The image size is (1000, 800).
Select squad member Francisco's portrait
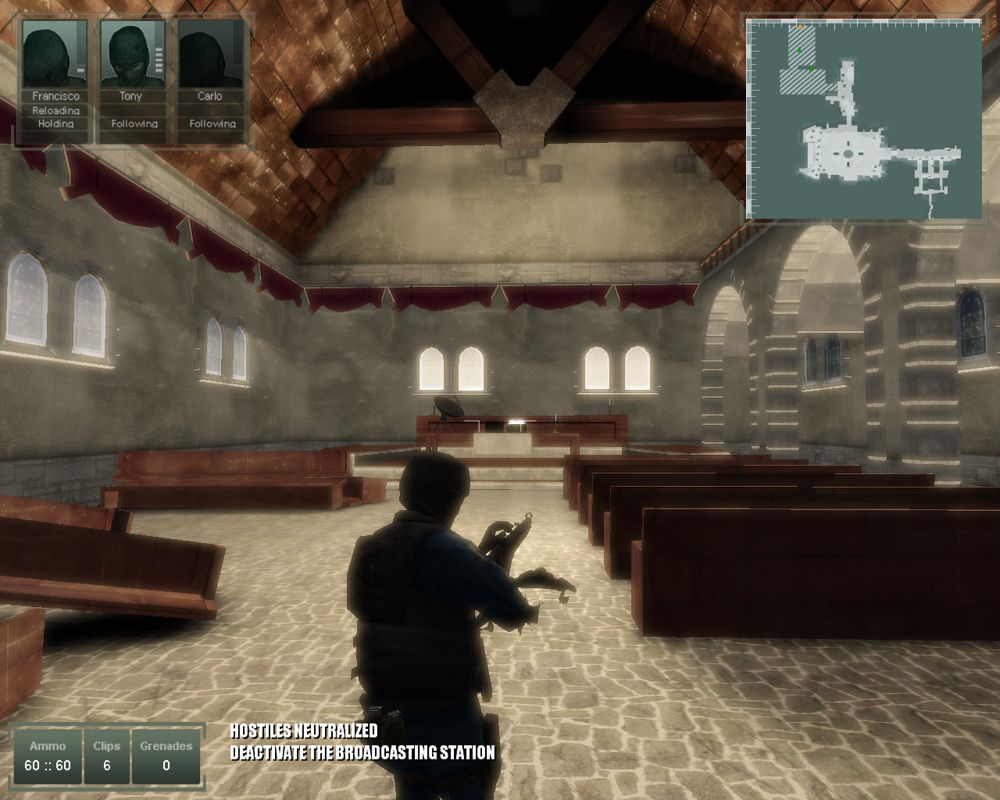pyautogui.click(x=54, y=55)
